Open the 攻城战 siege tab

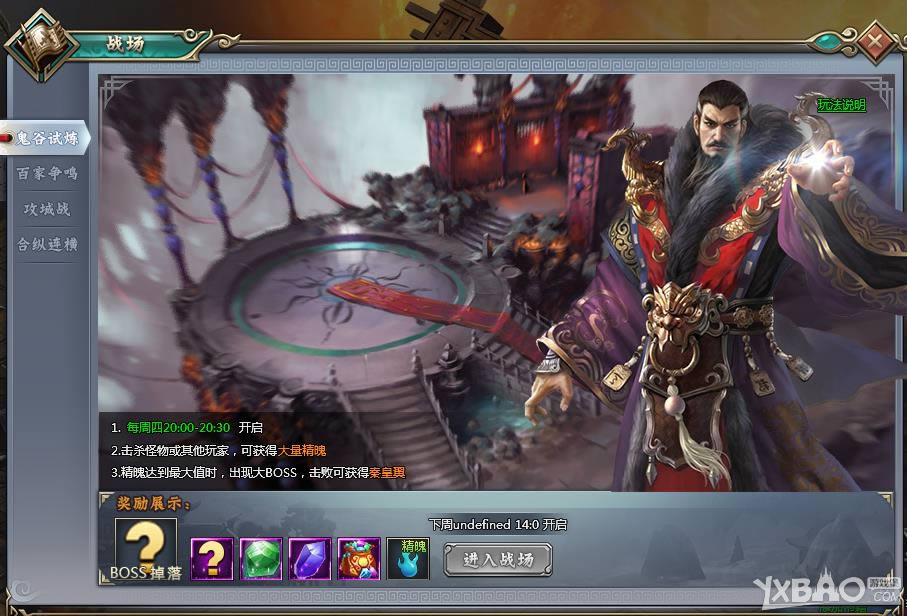47,209
